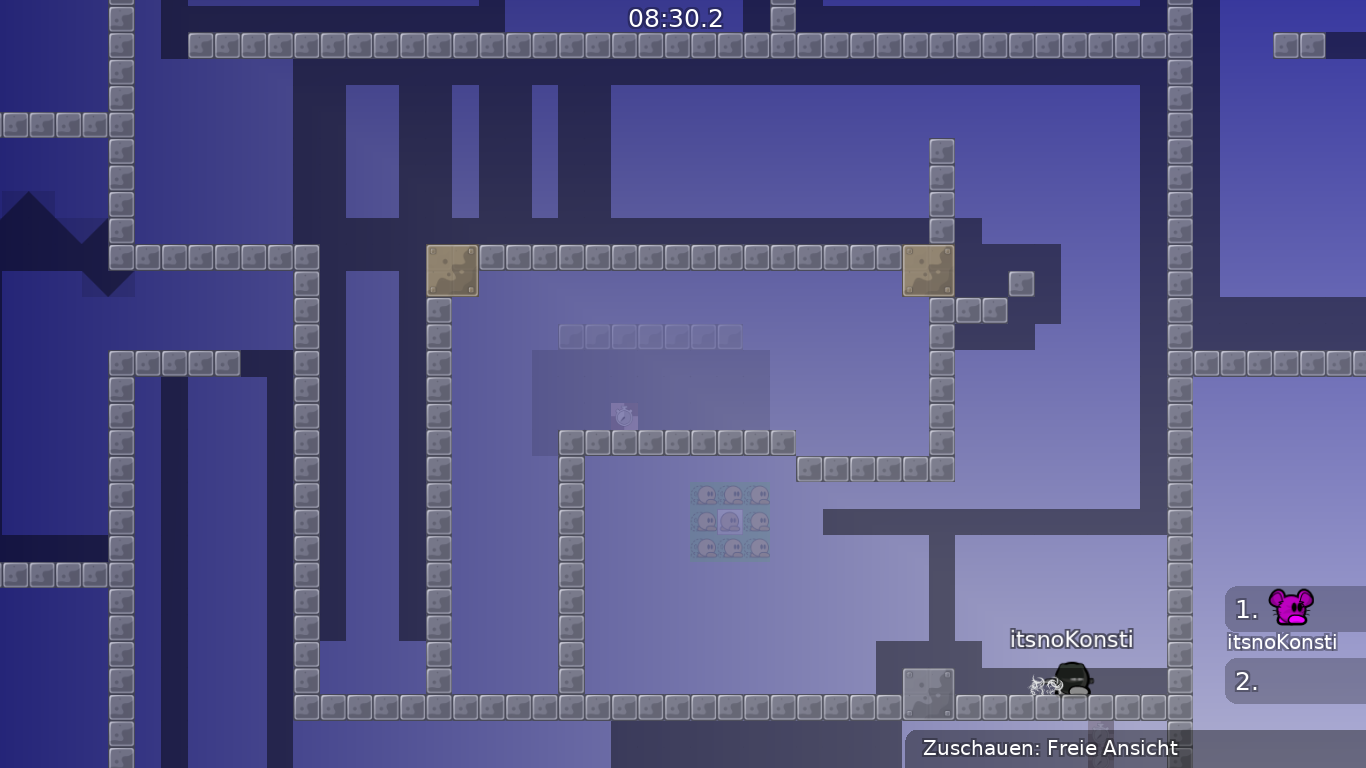Click the lone stone block right of the crate
The width and height of the screenshot is (1366, 768).
[x=1021, y=283]
